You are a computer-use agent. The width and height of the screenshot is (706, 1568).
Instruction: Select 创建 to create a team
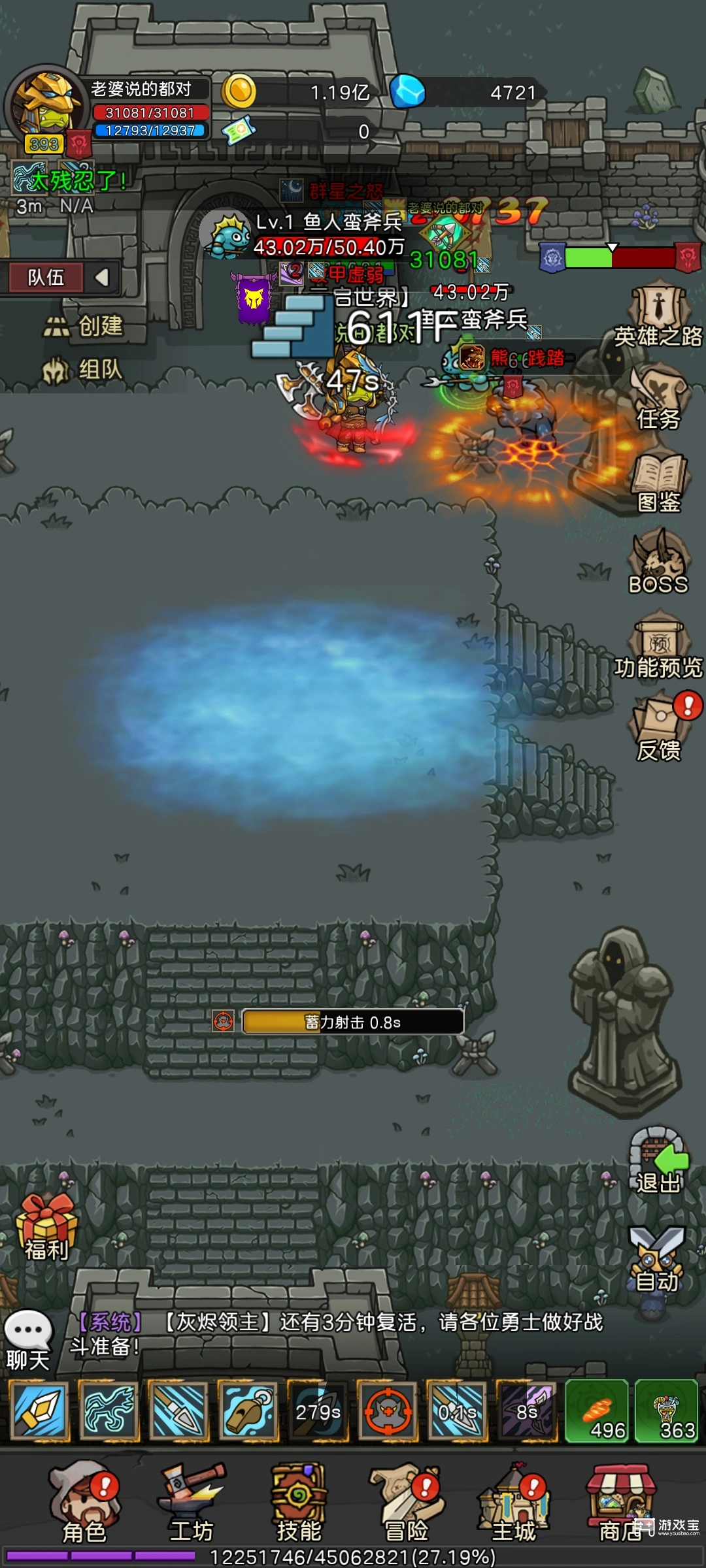85,325
